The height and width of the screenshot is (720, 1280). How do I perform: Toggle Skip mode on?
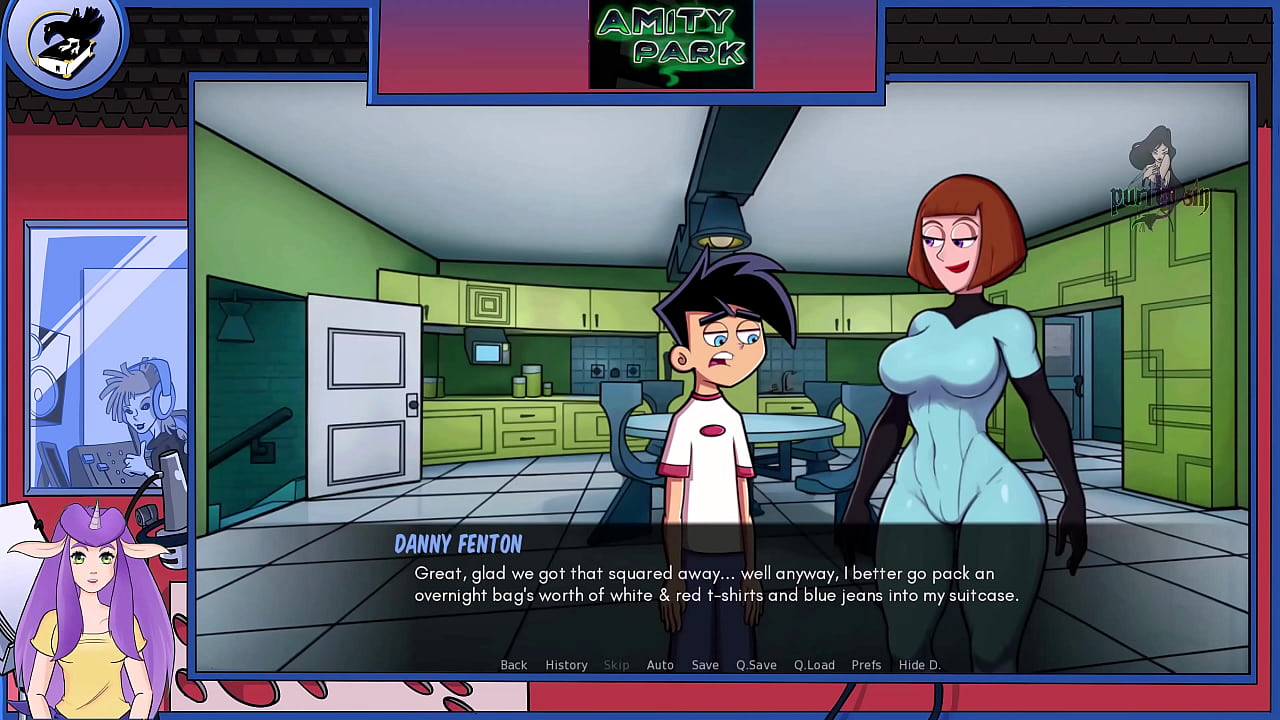click(x=616, y=664)
